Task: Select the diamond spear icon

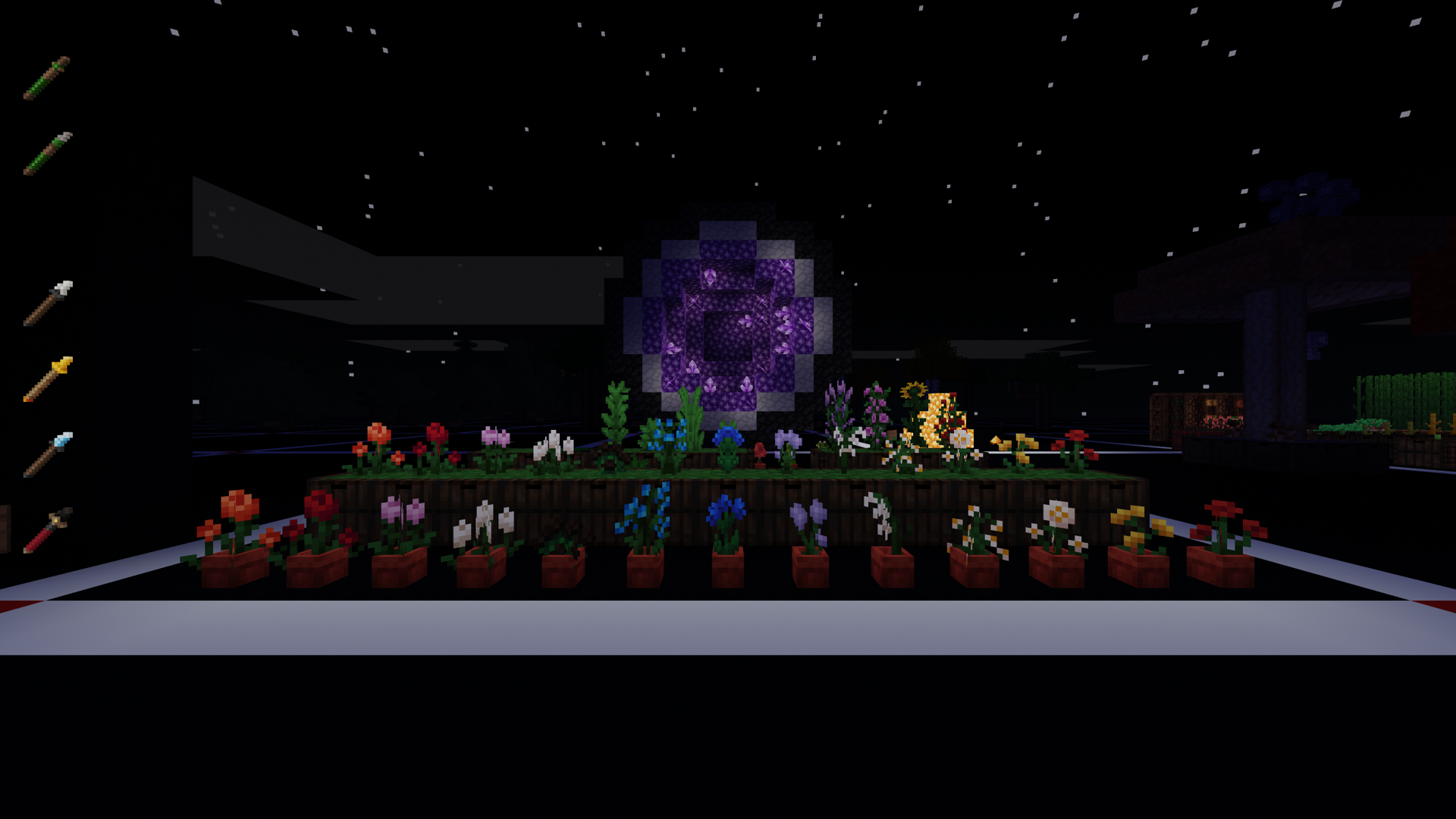Action: 47,455
